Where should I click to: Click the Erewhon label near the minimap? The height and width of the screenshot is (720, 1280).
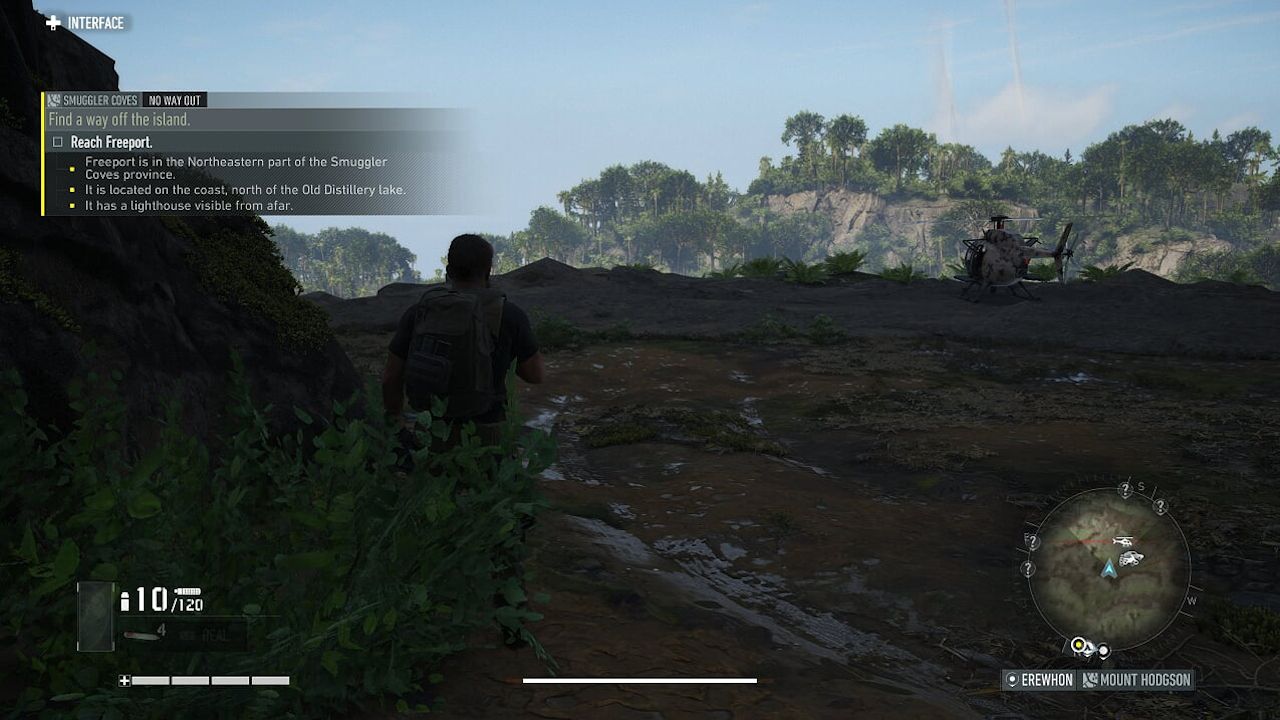pos(1046,679)
